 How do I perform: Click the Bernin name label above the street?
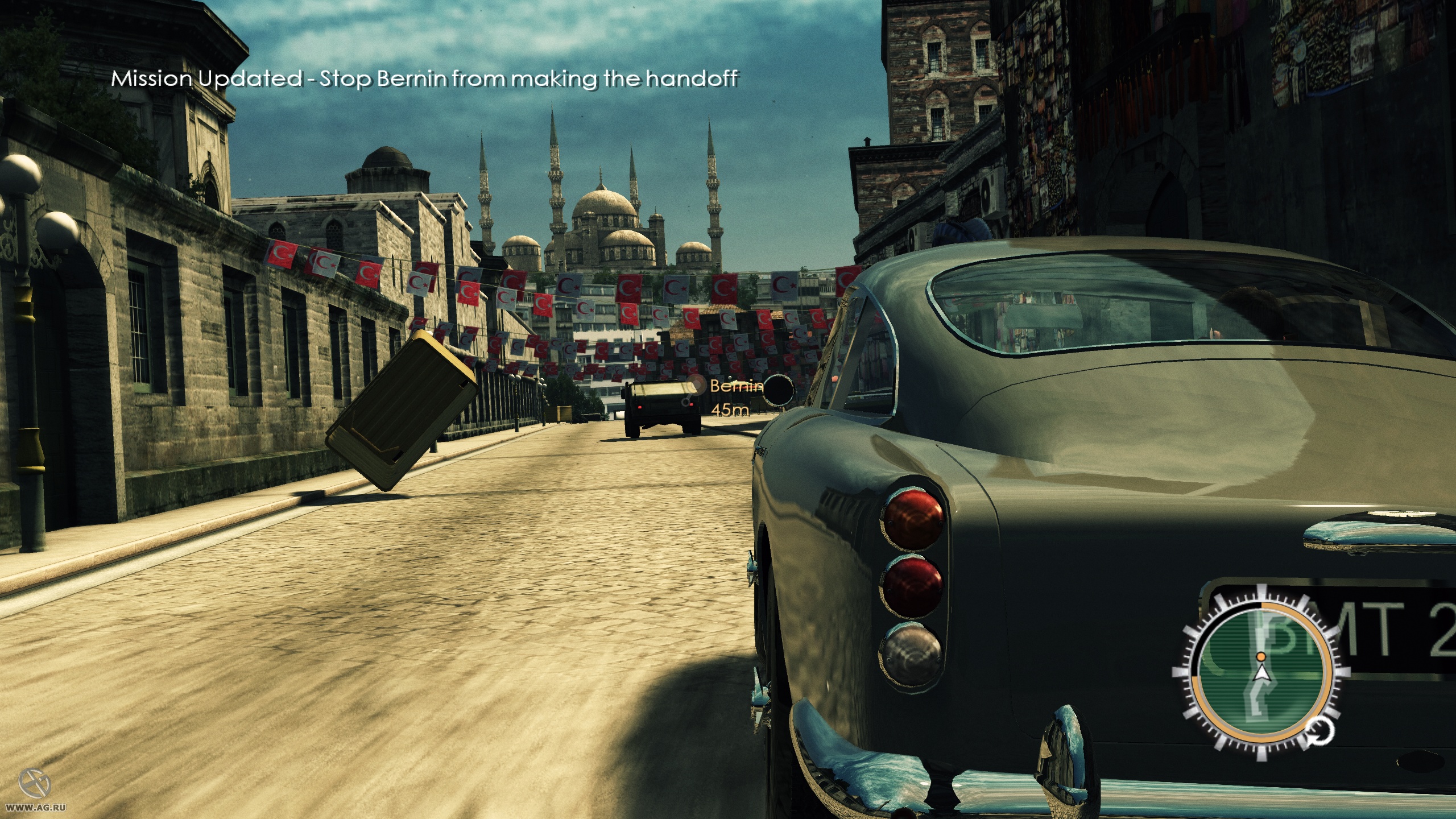coord(737,387)
